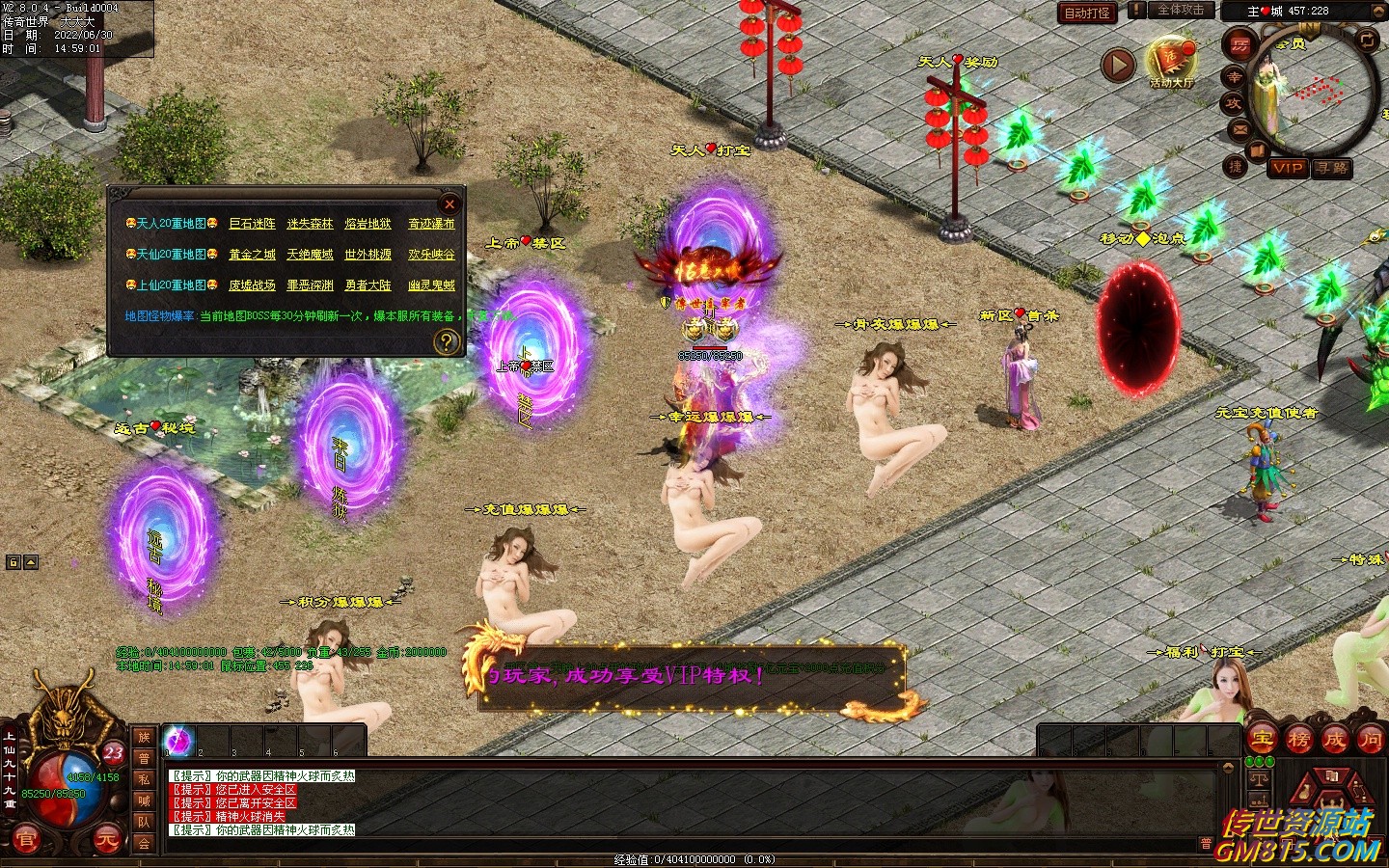Switch attack mode via 全体攻击 button

click(1180, 11)
